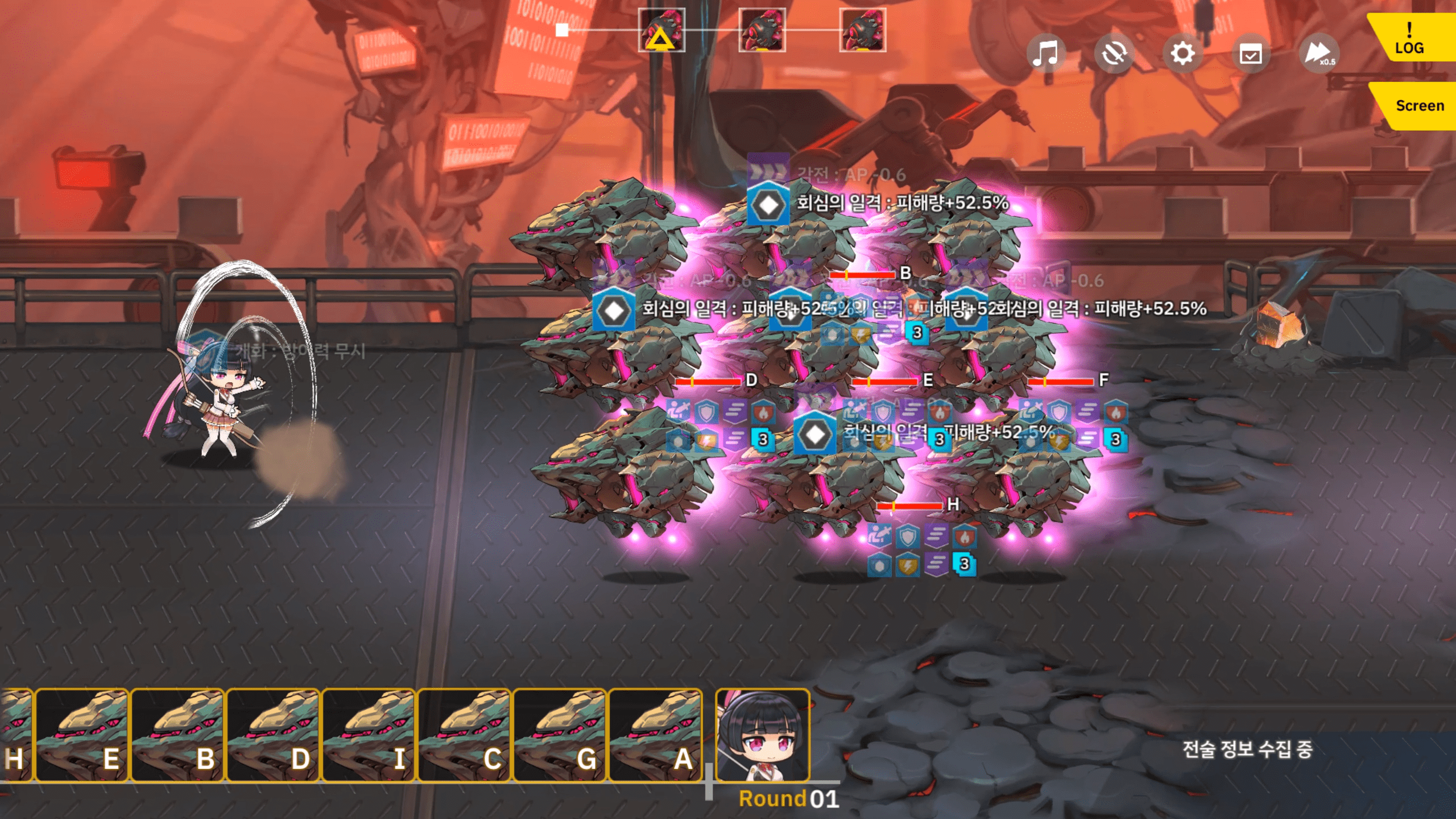Click the window checkmark icon
The height and width of the screenshot is (819, 1456).
tap(1250, 55)
